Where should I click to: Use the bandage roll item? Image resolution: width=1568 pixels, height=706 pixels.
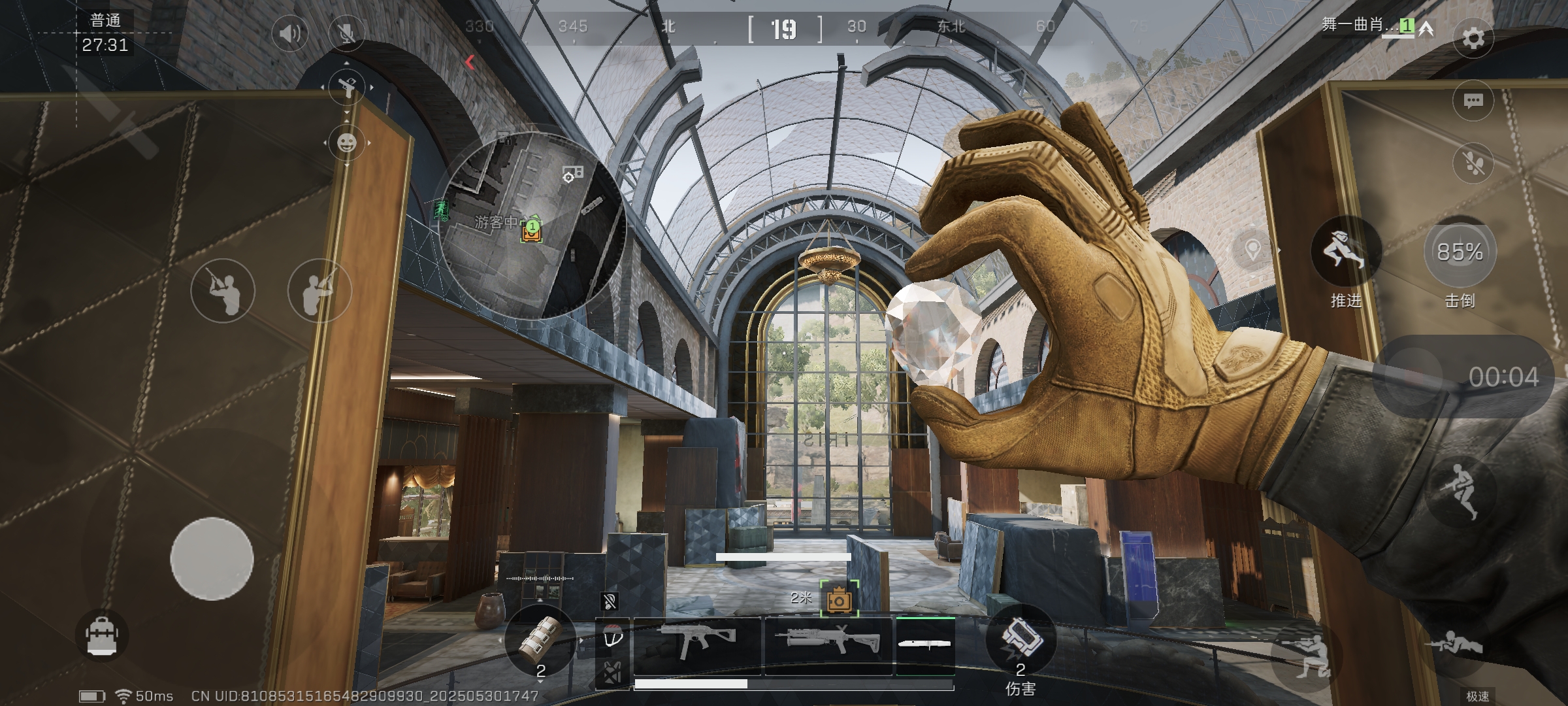coord(540,641)
